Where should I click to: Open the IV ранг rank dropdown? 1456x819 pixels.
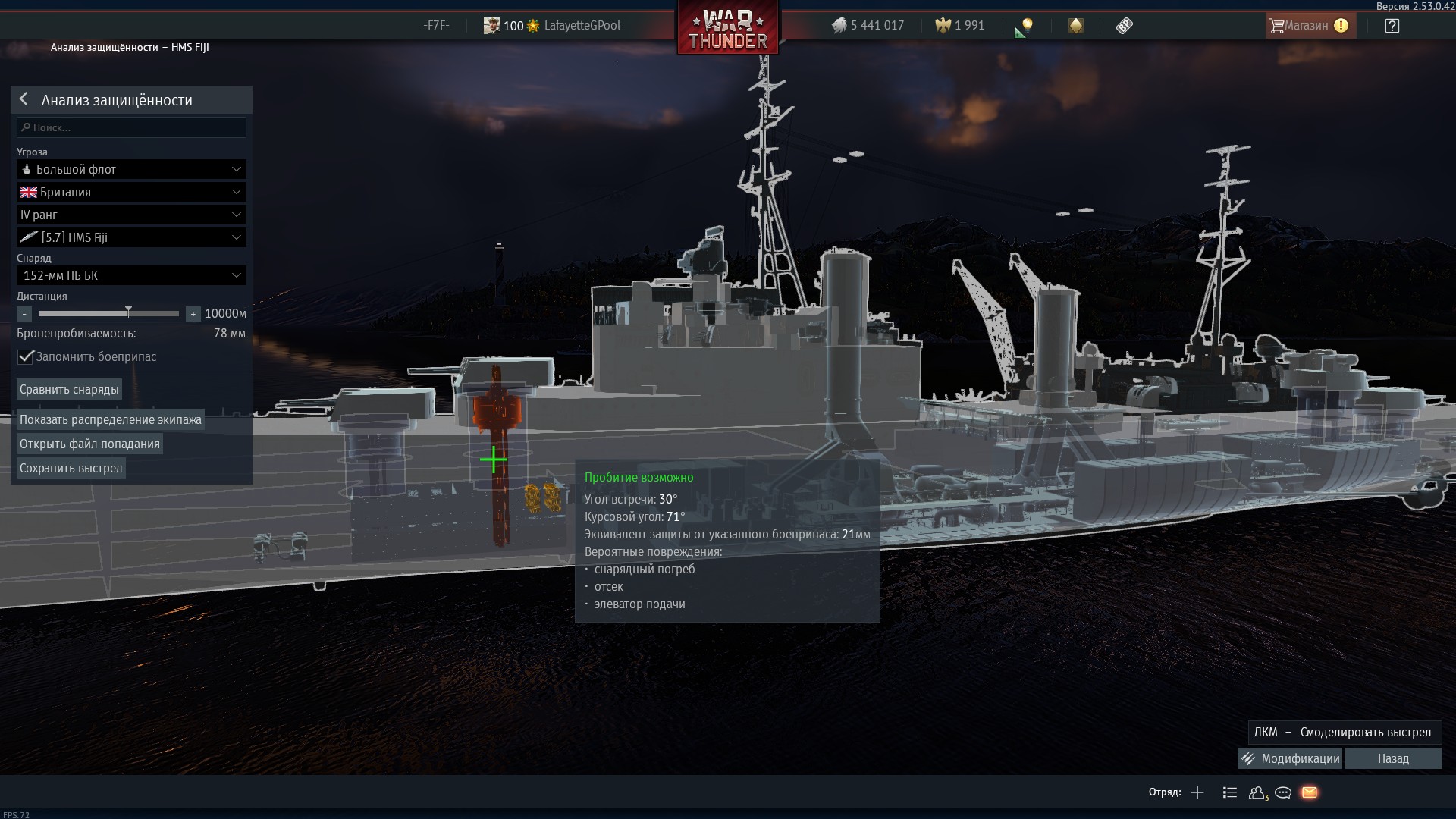[131, 215]
